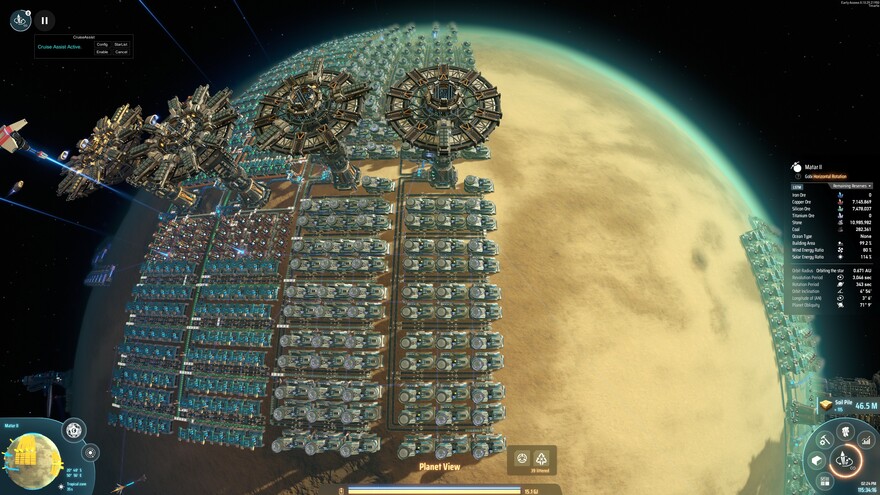
Task: Click the CruiseAssist Enable button
Action: point(102,52)
